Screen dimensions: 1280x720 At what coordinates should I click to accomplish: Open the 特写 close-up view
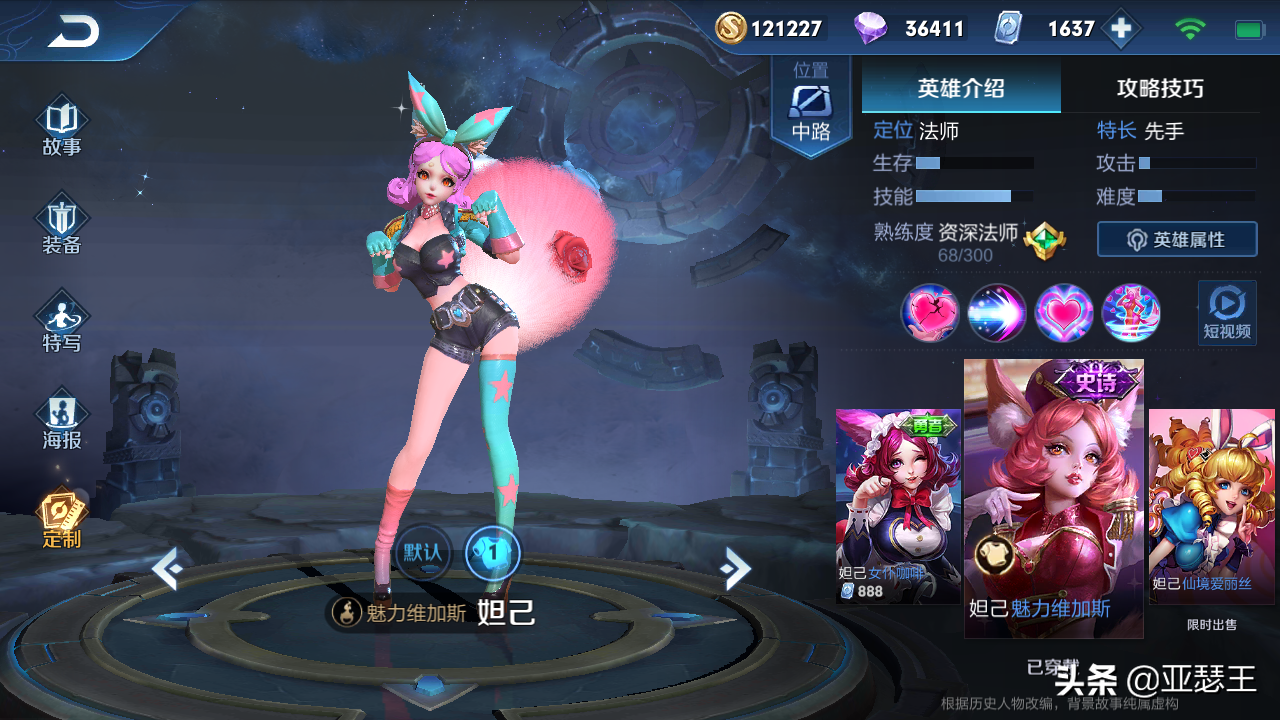coord(61,323)
